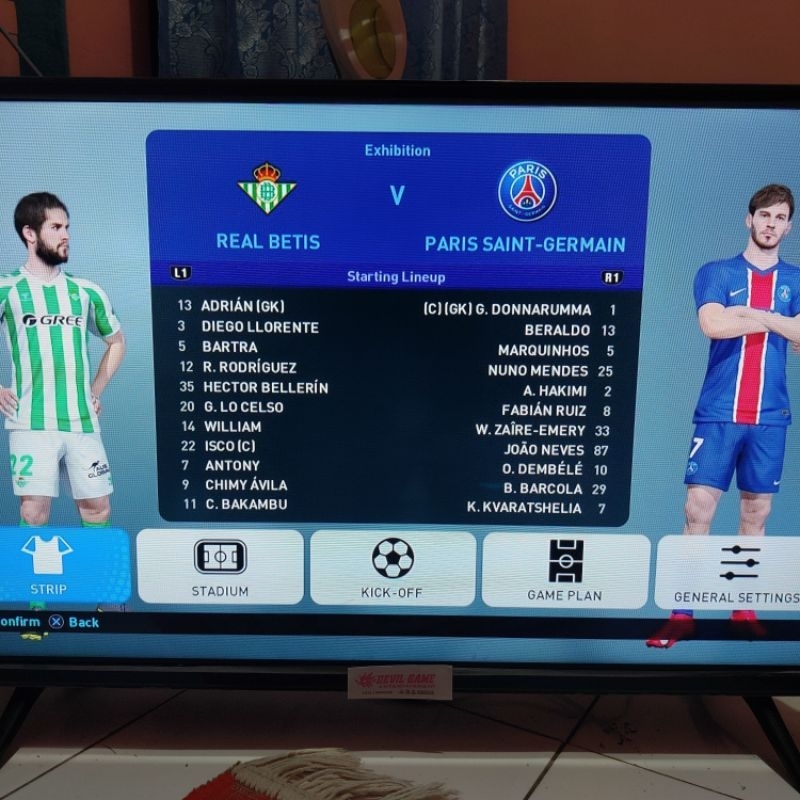Choose the Kick-Off tile
The height and width of the screenshot is (800, 800).
coord(393,568)
